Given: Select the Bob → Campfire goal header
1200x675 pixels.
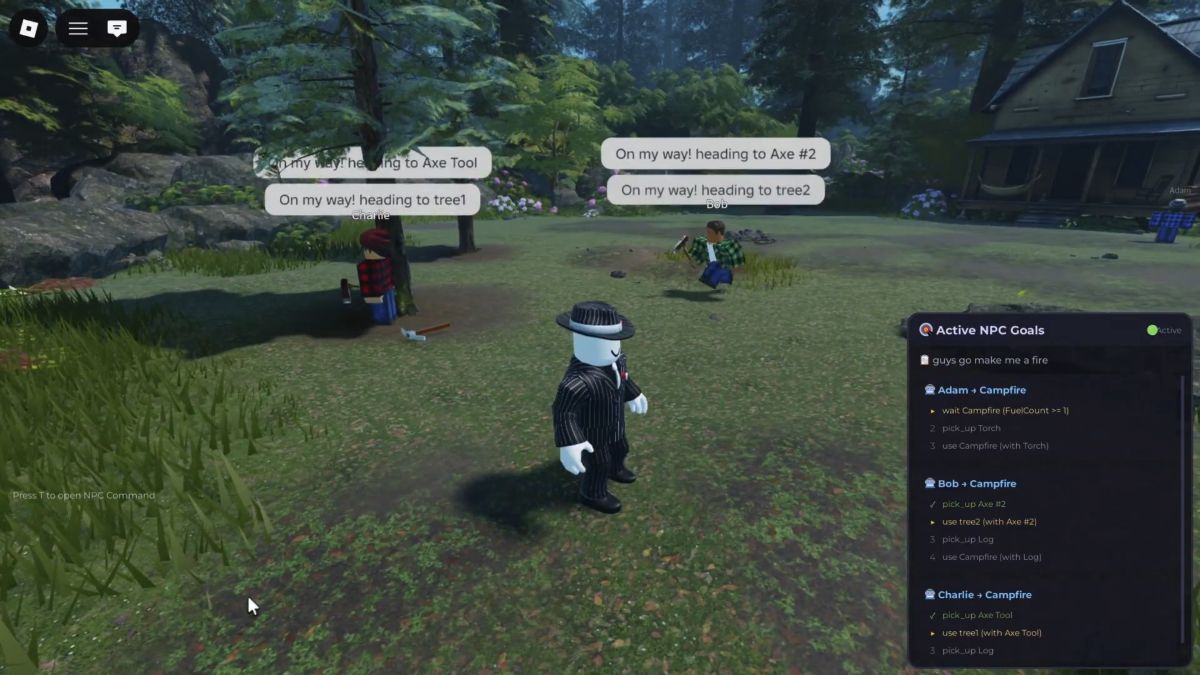Looking at the screenshot, I should pyautogui.click(x=969, y=484).
